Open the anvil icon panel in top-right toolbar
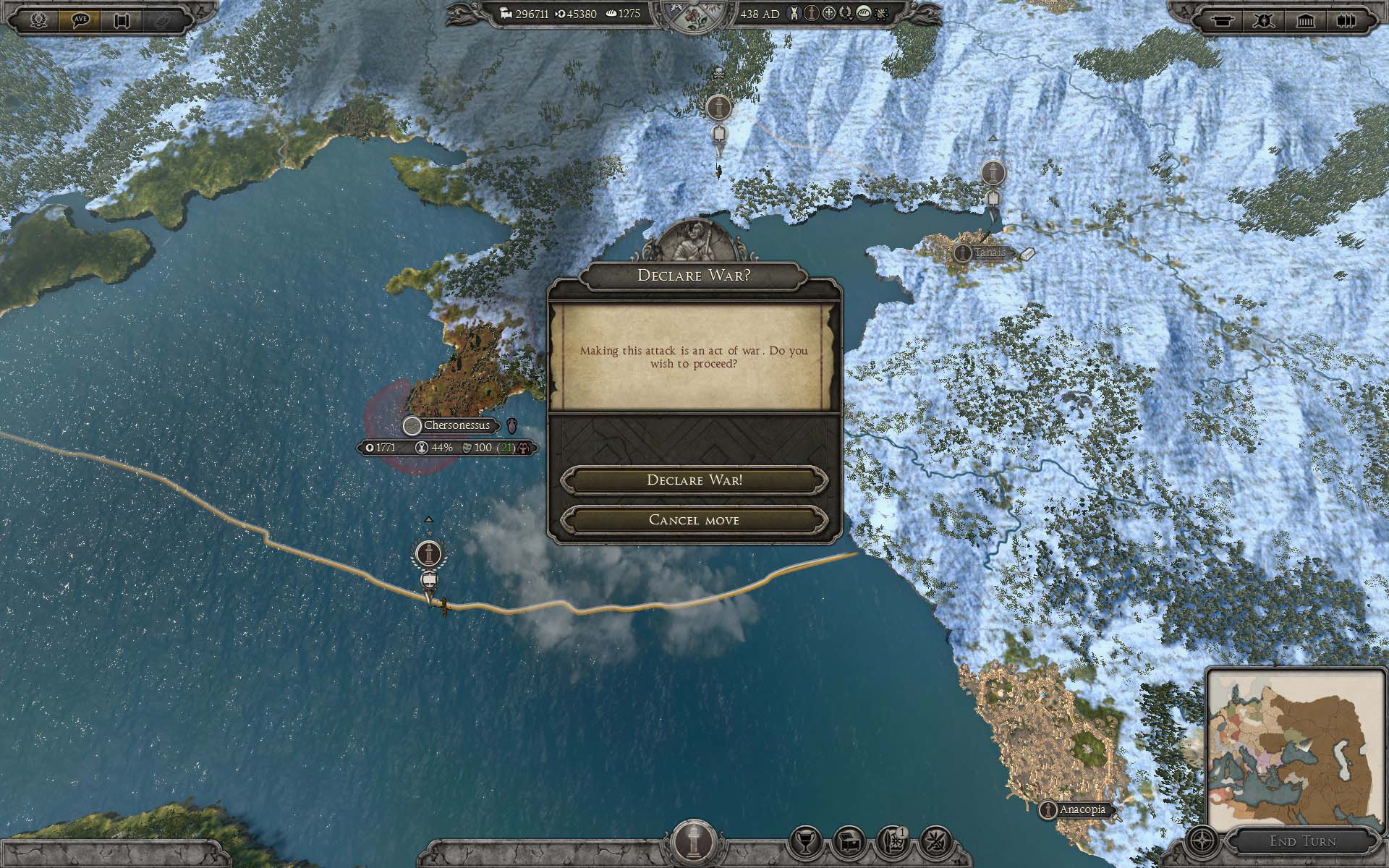Screen dimensions: 1389x868 click(1224, 20)
